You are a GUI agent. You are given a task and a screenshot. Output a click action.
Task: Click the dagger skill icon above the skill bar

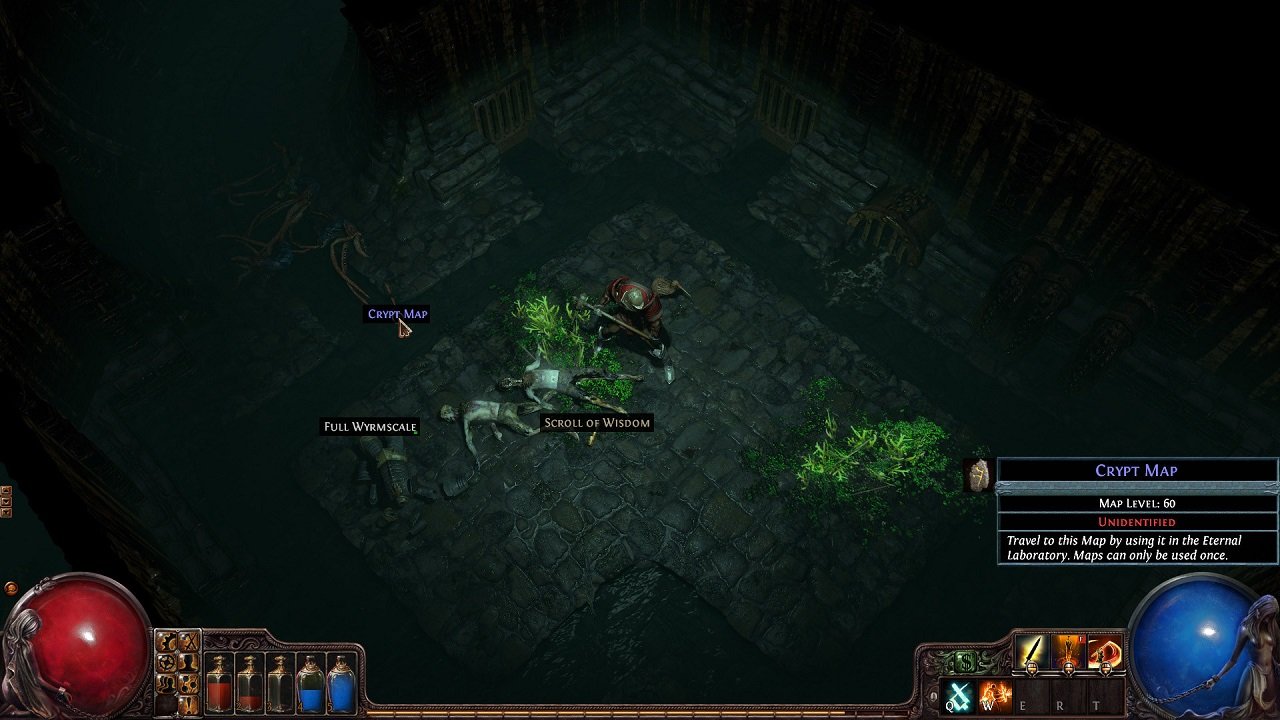1032,651
